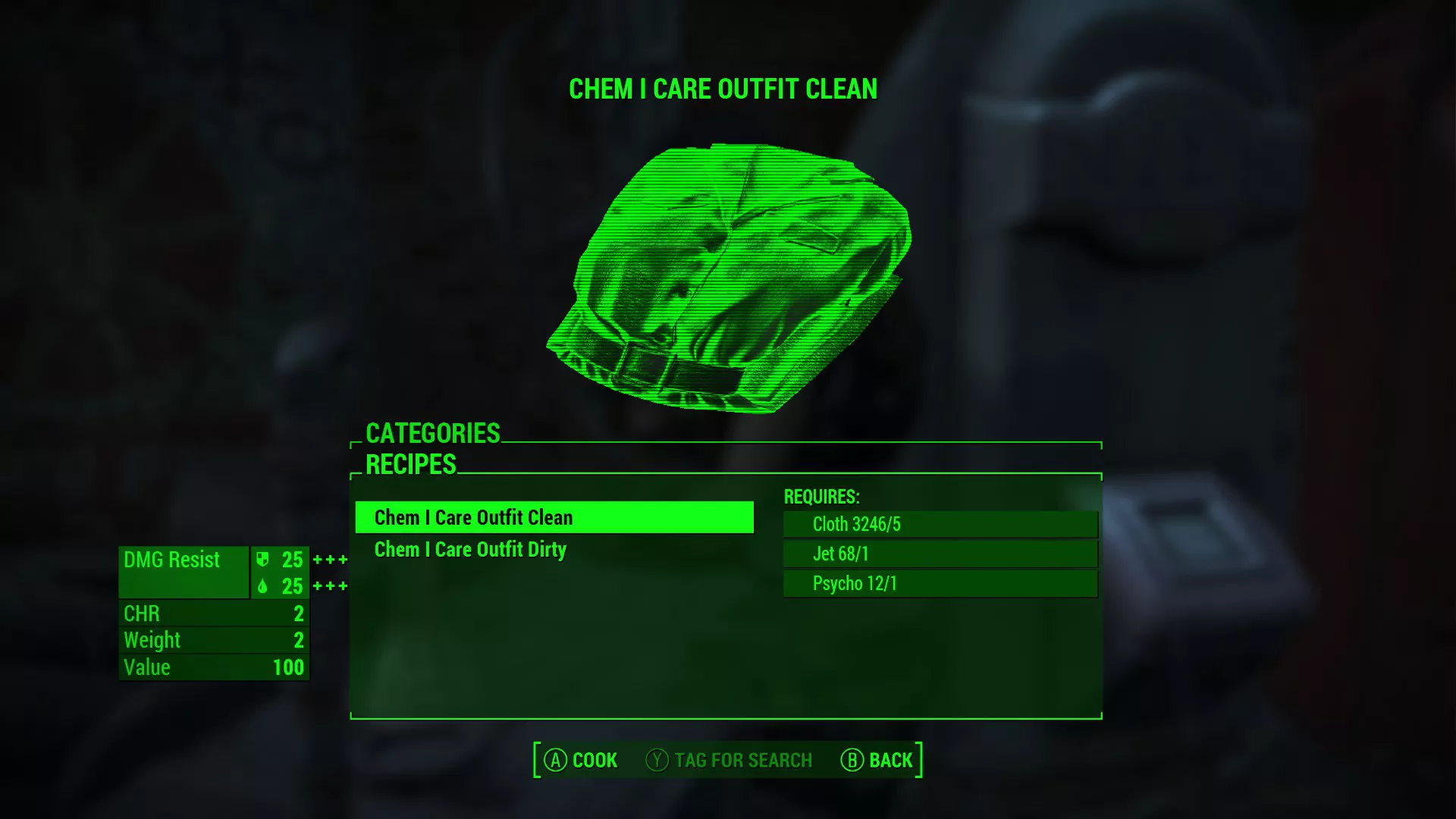Click the Cloth requirement row
This screenshot has height=819, width=1456.
click(940, 524)
